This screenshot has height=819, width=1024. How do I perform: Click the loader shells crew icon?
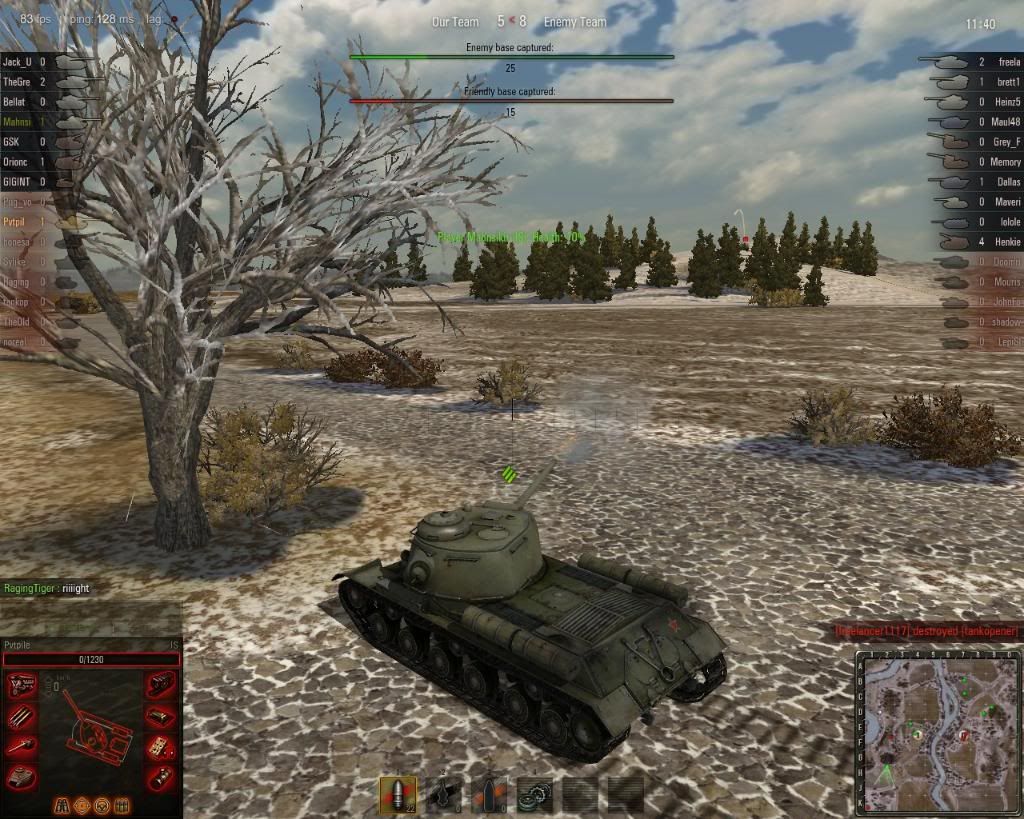(123, 805)
